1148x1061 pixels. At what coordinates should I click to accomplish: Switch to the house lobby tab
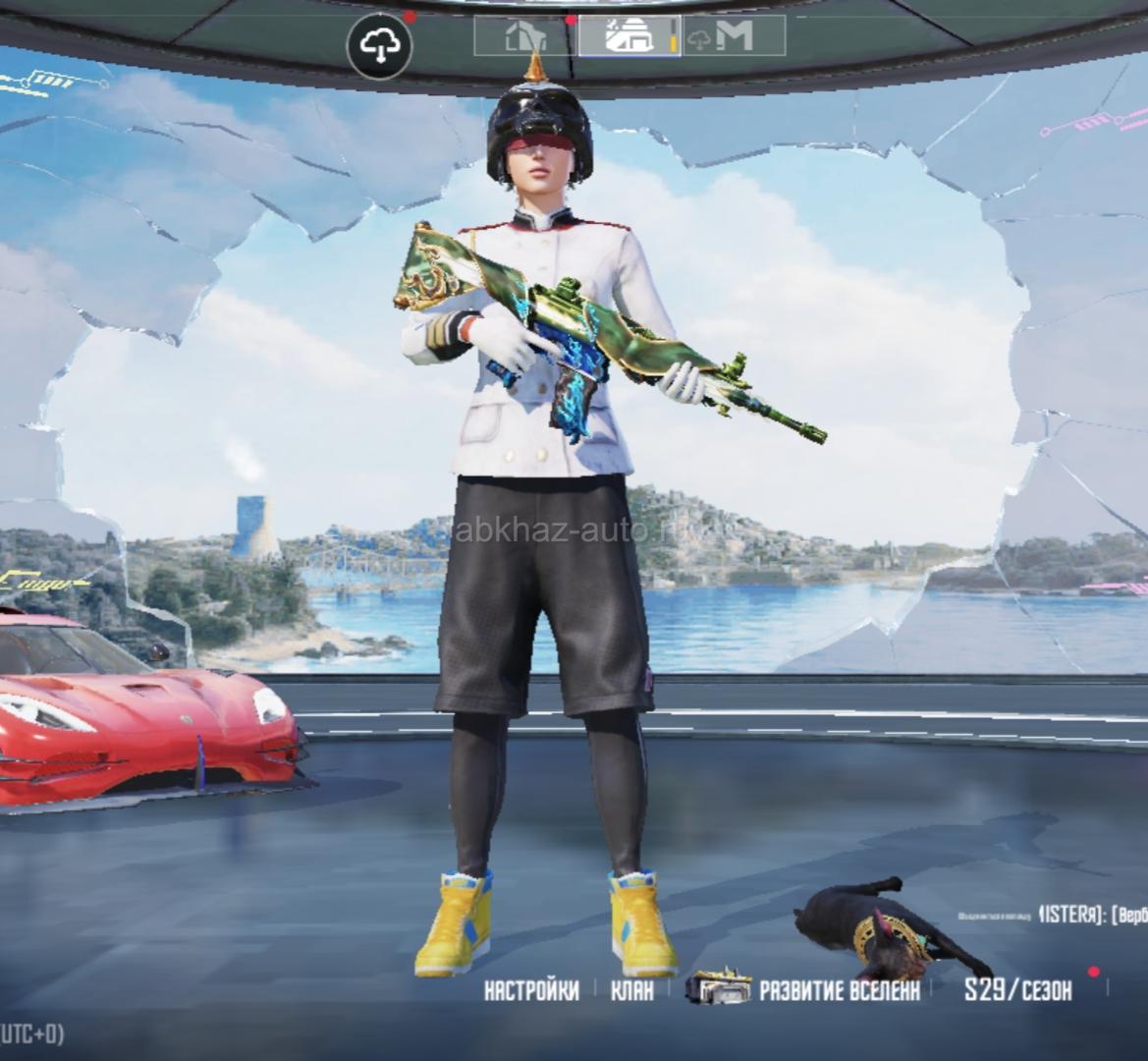click(x=525, y=36)
